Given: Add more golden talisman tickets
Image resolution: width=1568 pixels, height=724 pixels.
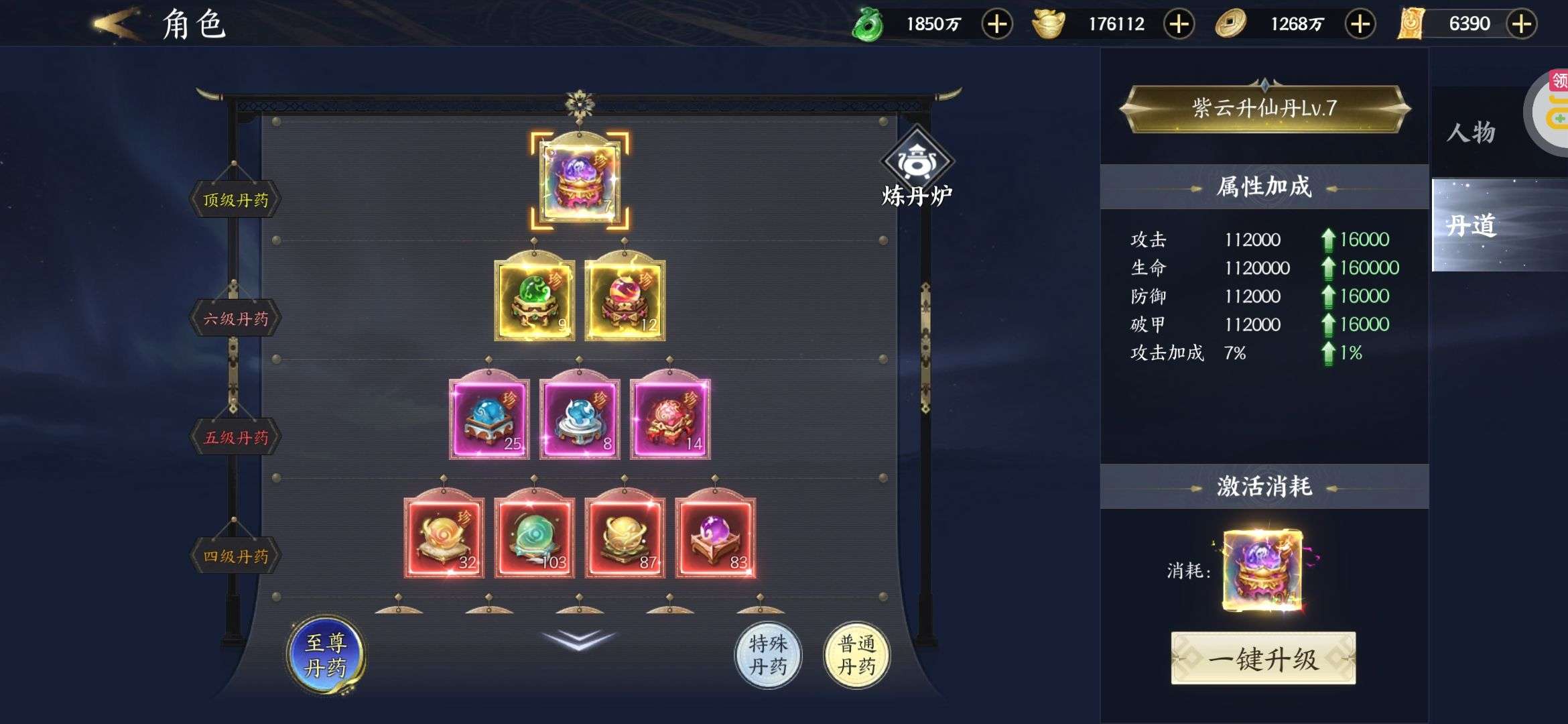Looking at the screenshot, I should pyautogui.click(x=1521, y=25).
